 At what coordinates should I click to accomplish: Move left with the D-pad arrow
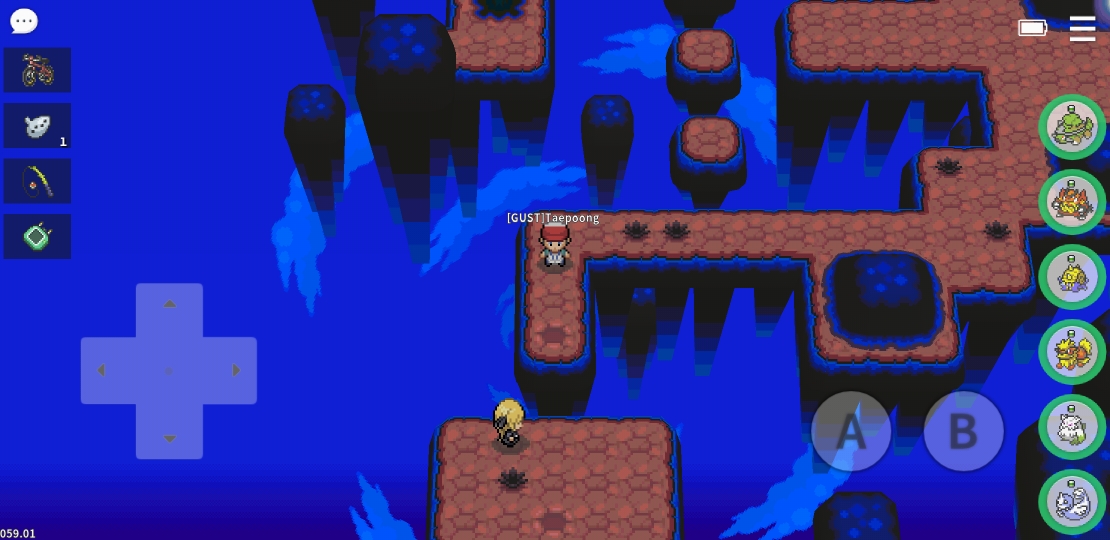pos(101,371)
